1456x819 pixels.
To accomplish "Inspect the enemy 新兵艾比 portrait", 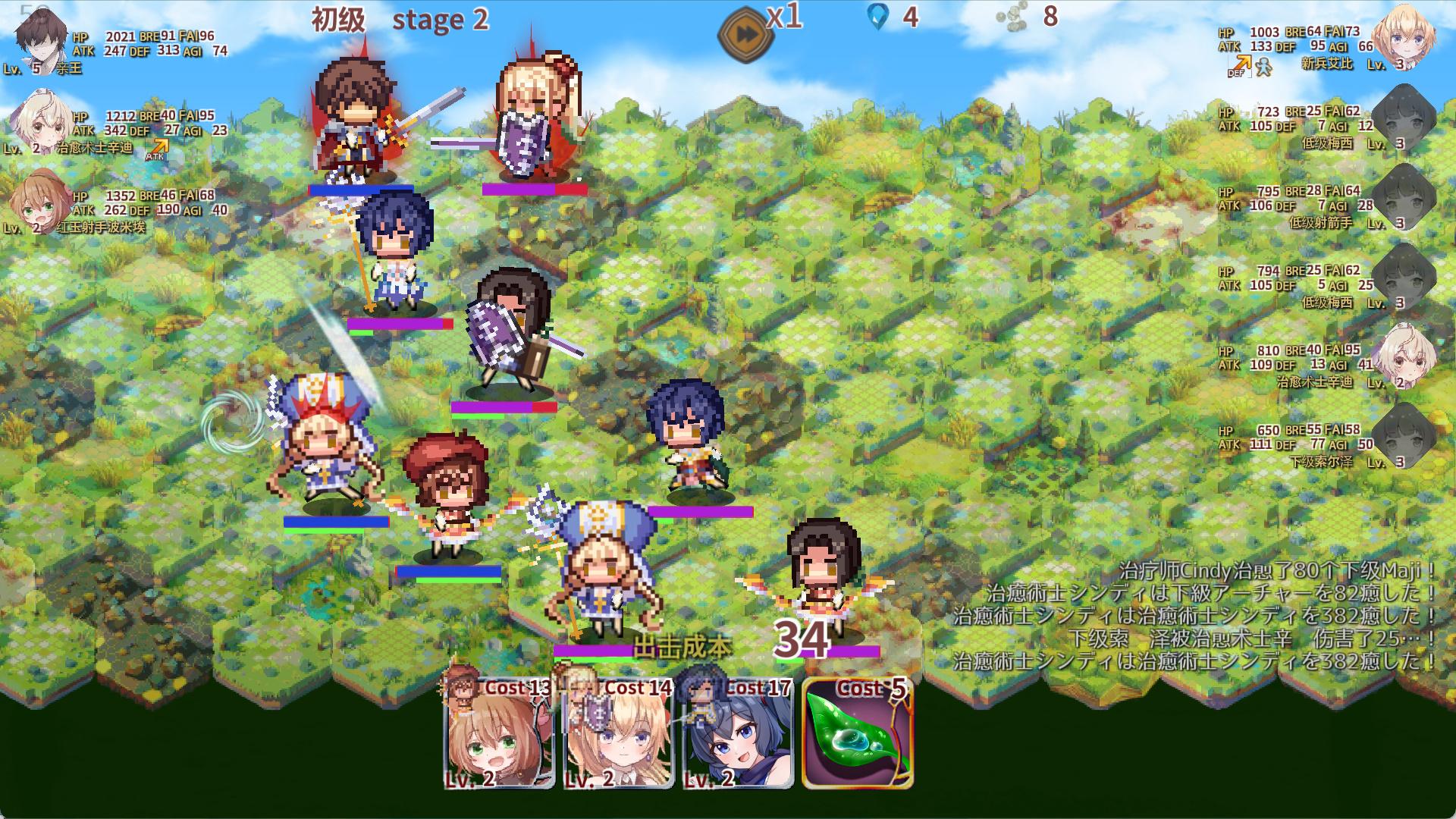I will 1405,36.
